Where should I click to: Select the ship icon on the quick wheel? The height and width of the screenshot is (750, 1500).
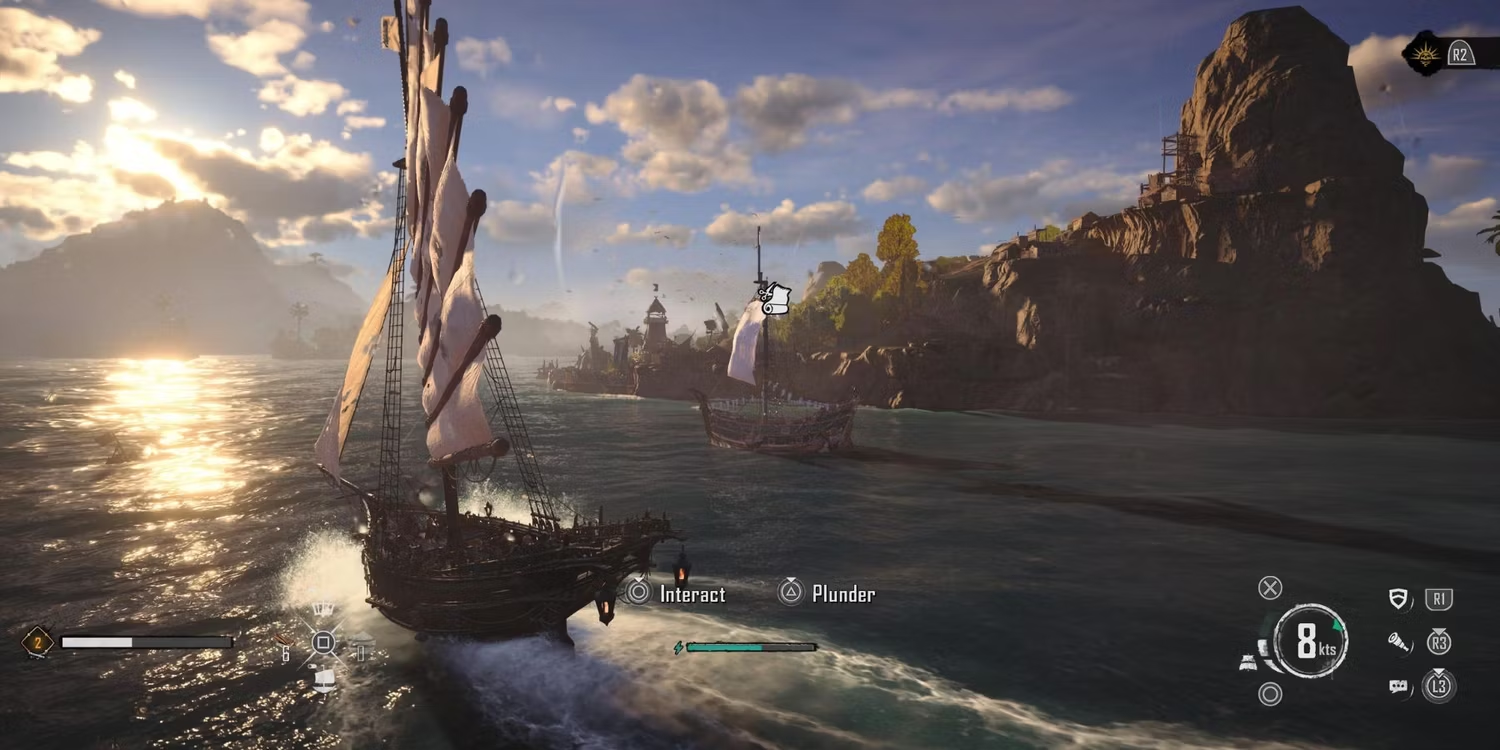[323, 680]
